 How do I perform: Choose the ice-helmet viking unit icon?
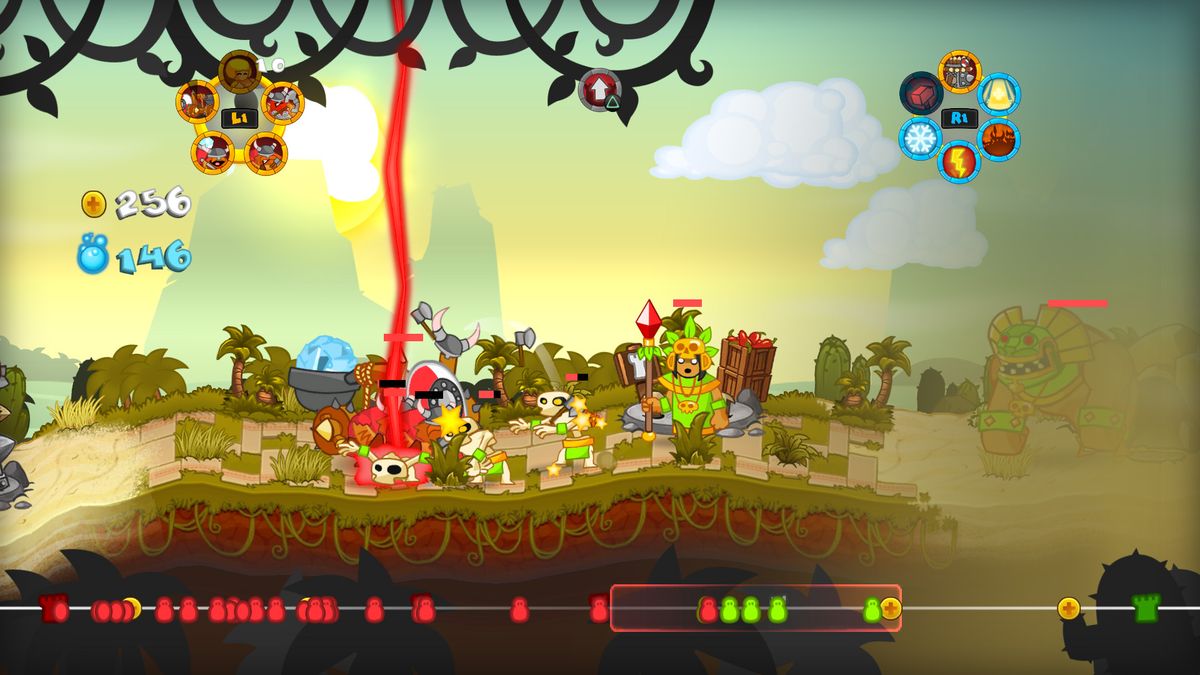[x=213, y=151]
